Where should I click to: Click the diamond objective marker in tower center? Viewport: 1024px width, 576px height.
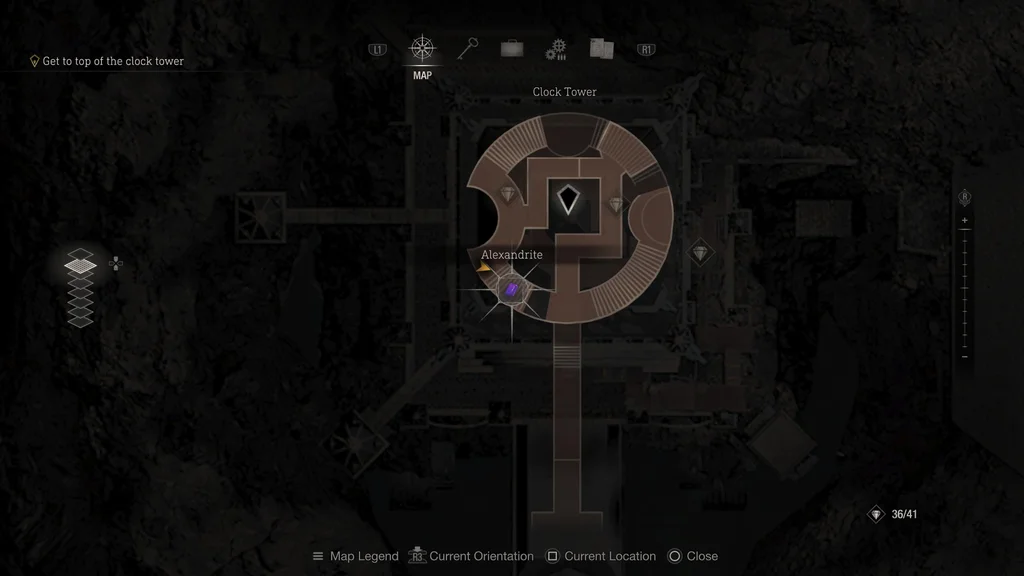coord(568,199)
